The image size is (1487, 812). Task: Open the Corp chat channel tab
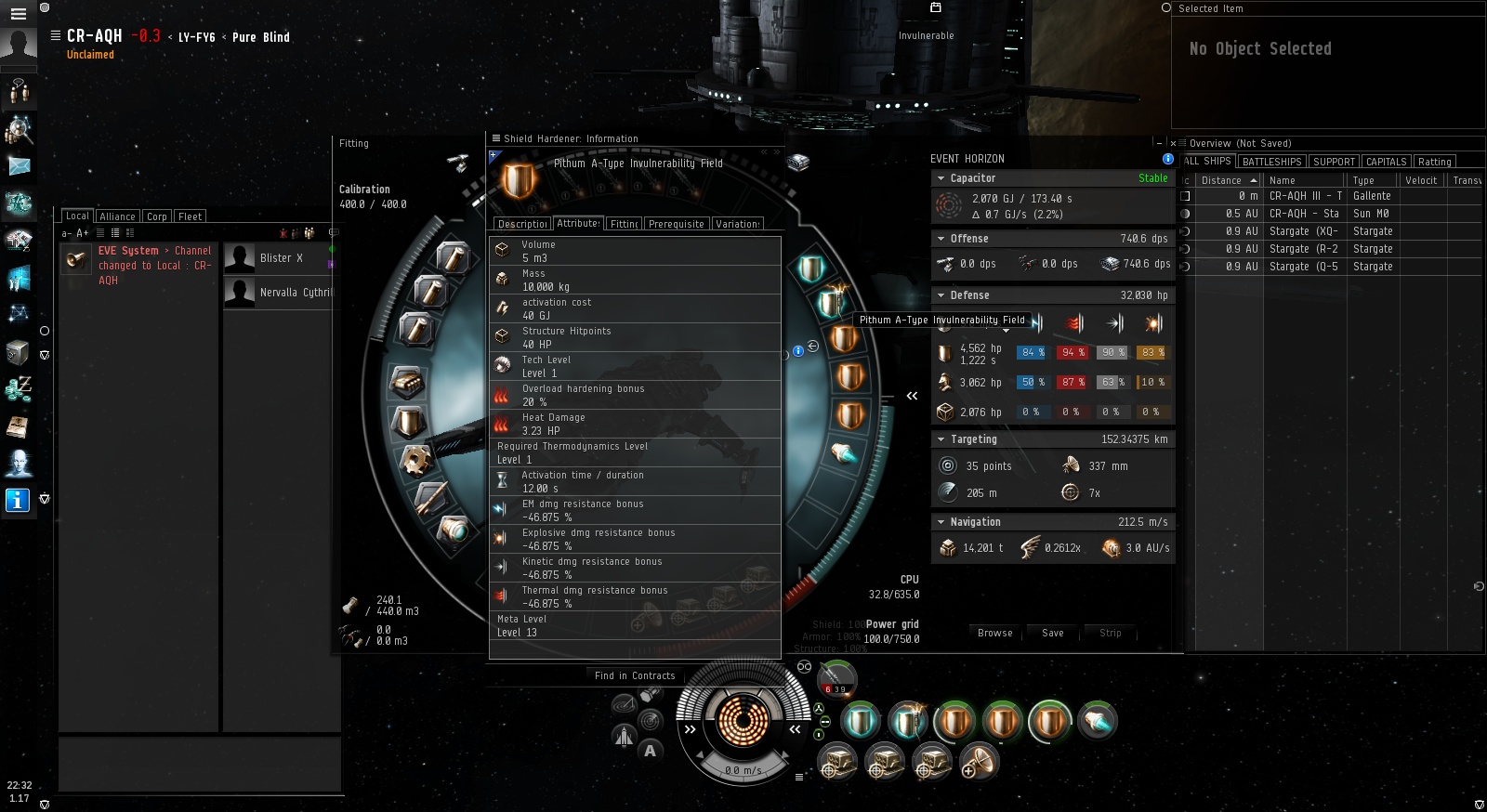pos(157,216)
